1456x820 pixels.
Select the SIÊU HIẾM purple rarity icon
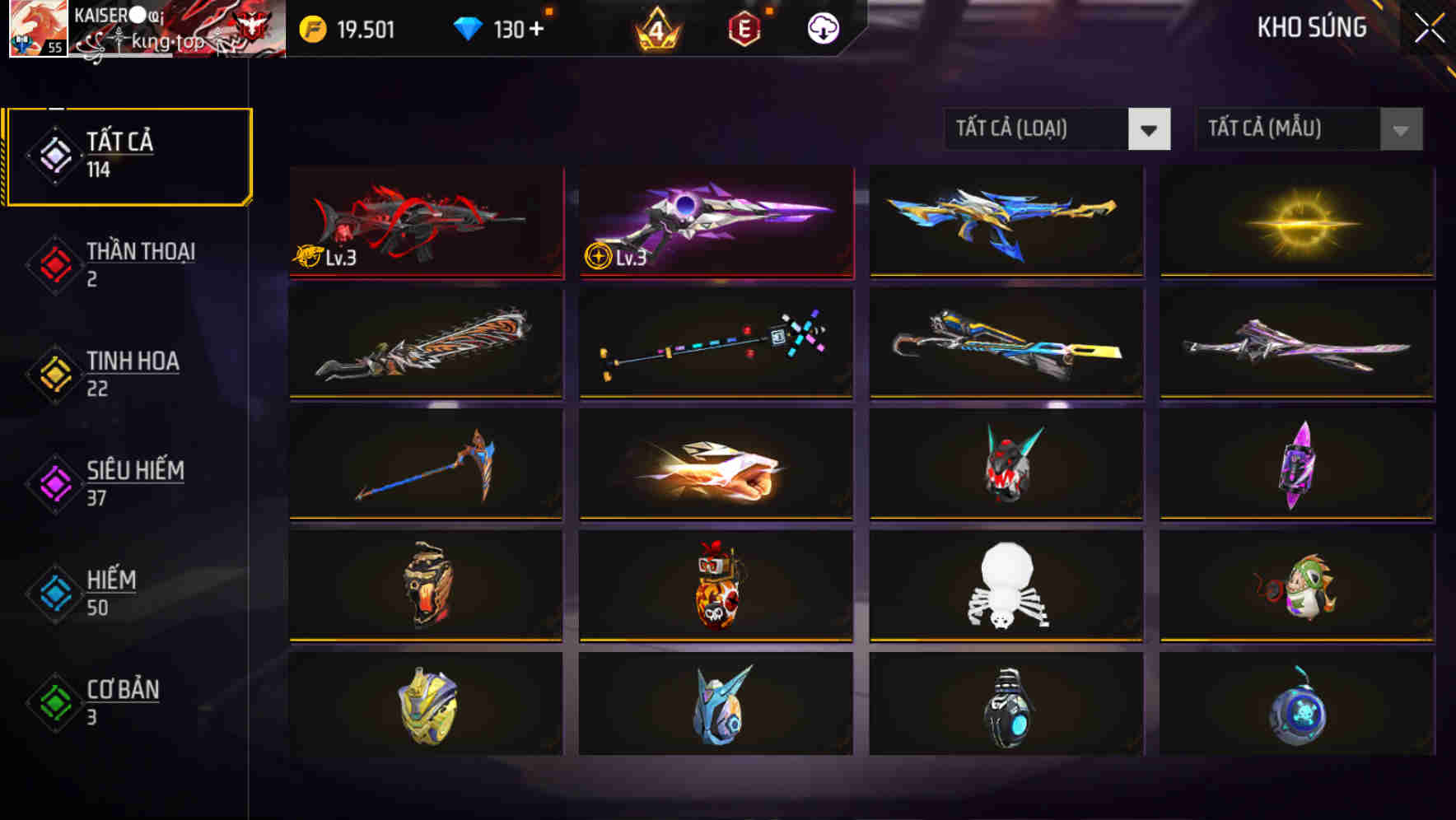51,483
